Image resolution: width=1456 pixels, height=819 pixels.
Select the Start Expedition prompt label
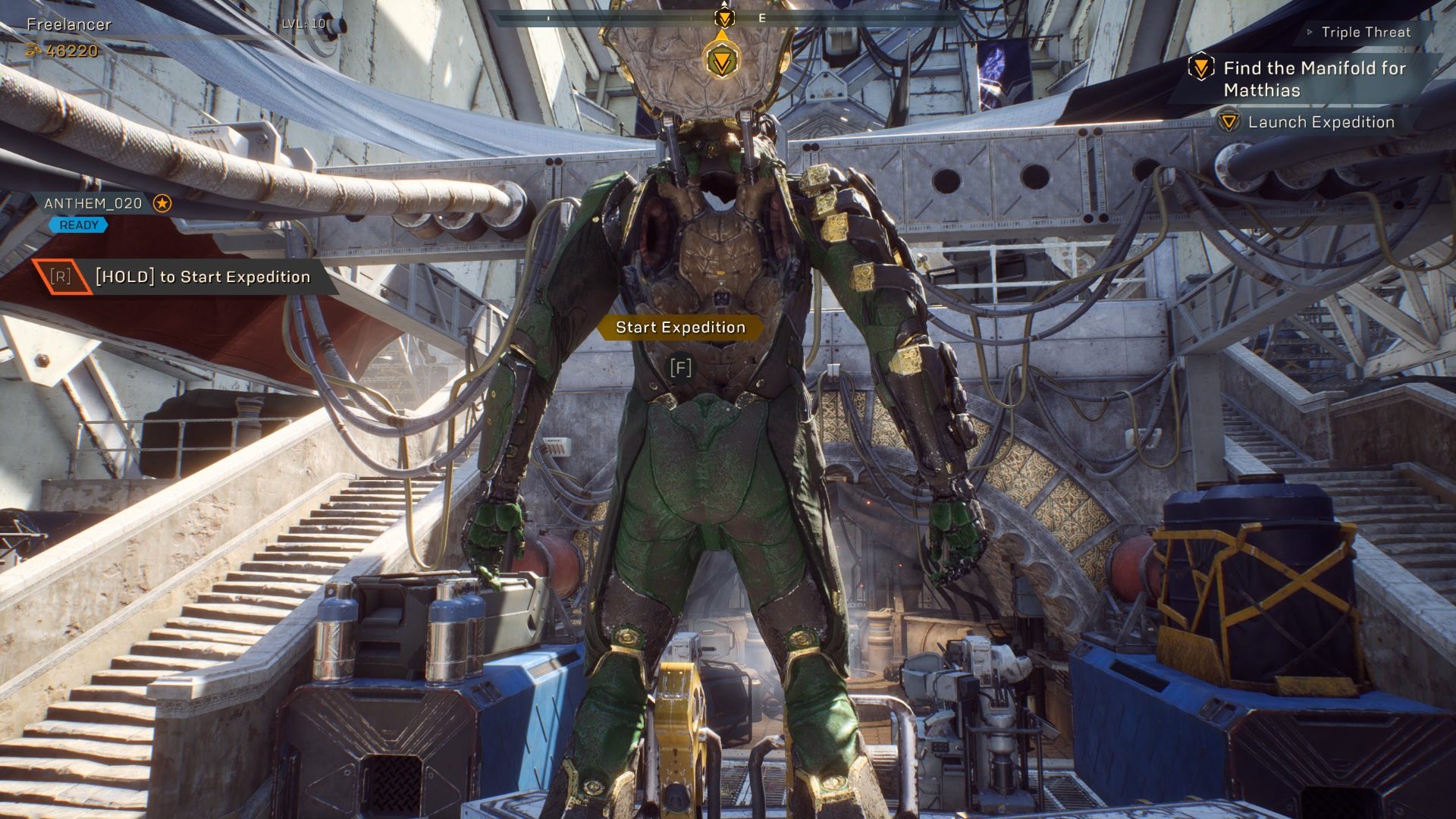680,328
